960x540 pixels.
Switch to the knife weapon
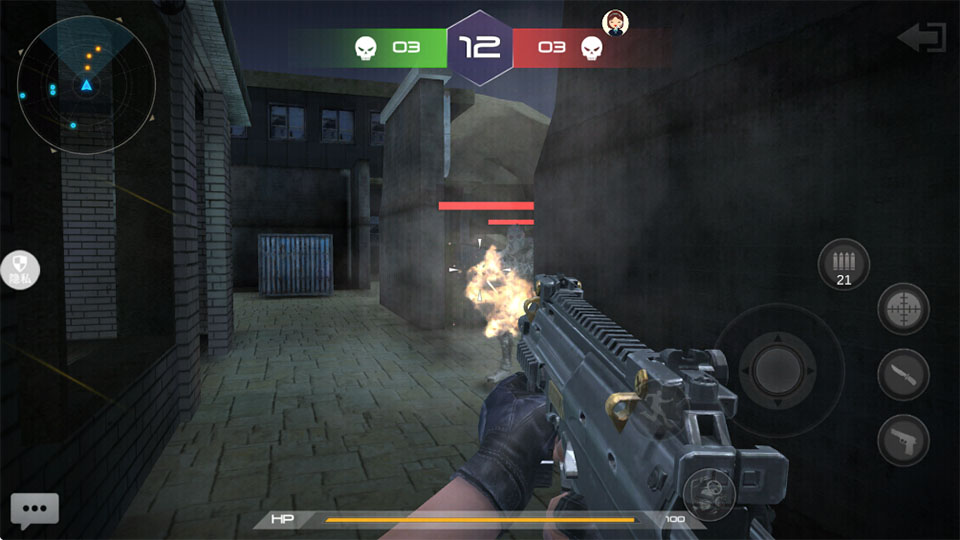pos(903,375)
